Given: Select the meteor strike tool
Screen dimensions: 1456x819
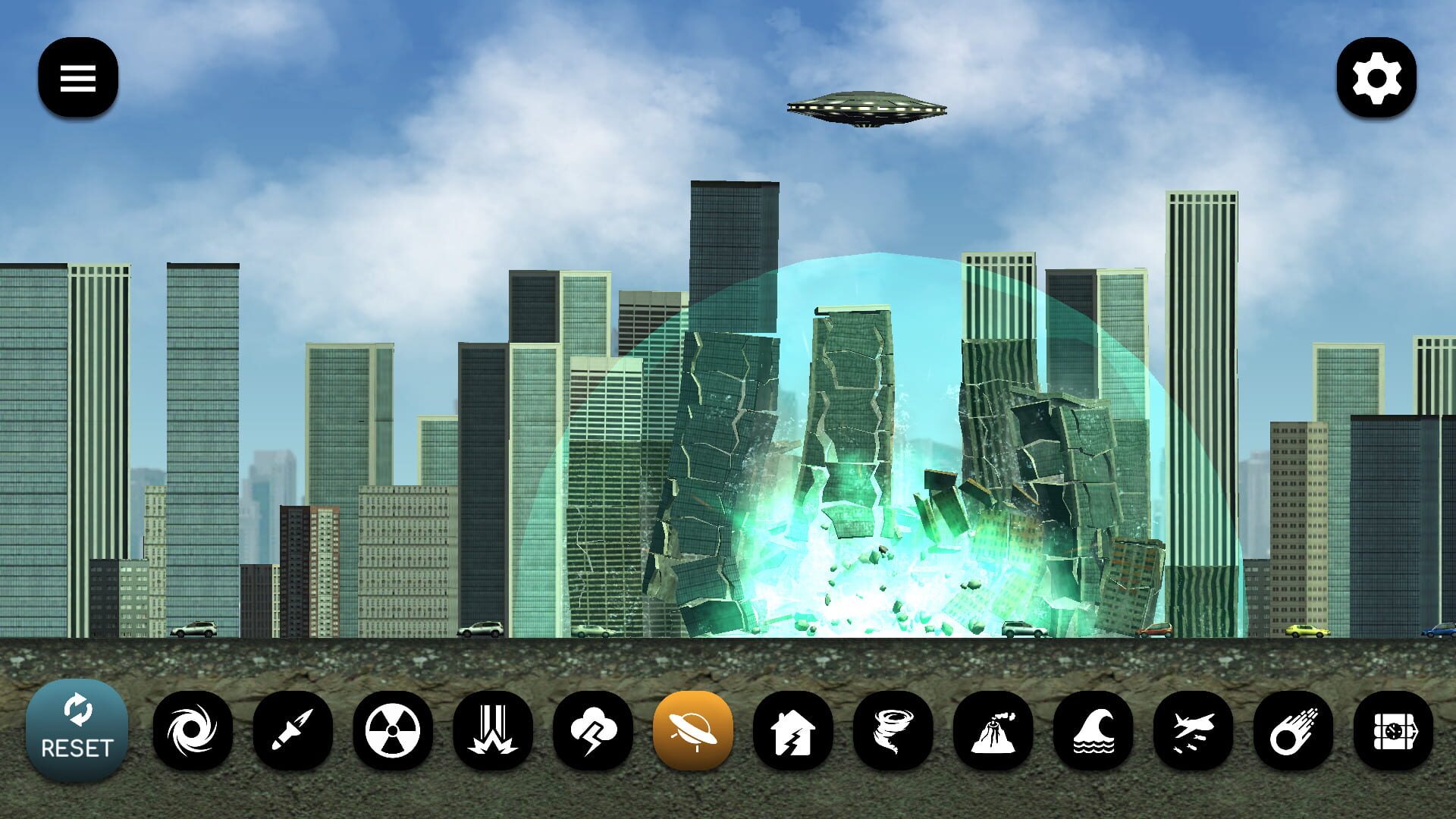Looking at the screenshot, I should coord(1294,730).
